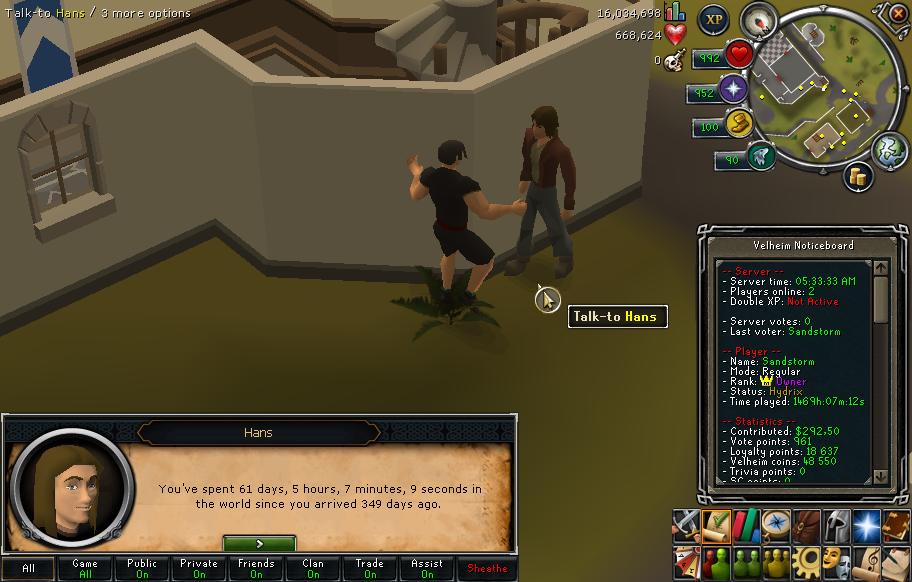Click the red Sheathe button

tap(487, 568)
